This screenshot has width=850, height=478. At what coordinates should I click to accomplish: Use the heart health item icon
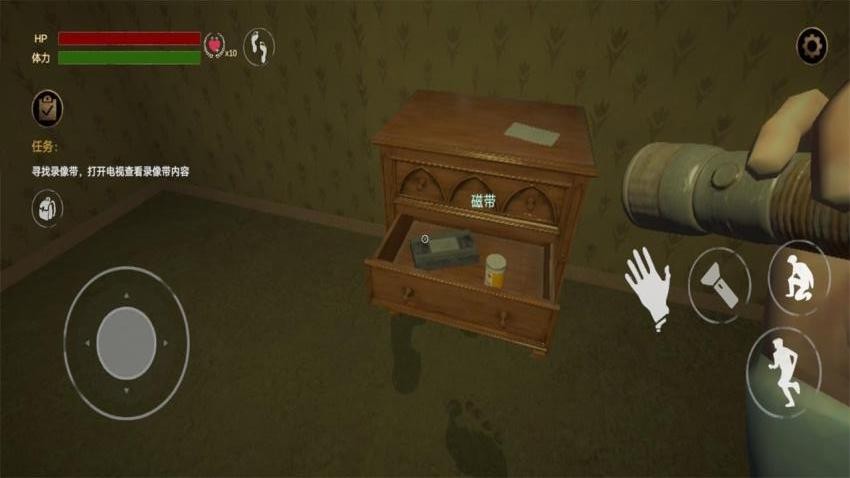(214, 45)
